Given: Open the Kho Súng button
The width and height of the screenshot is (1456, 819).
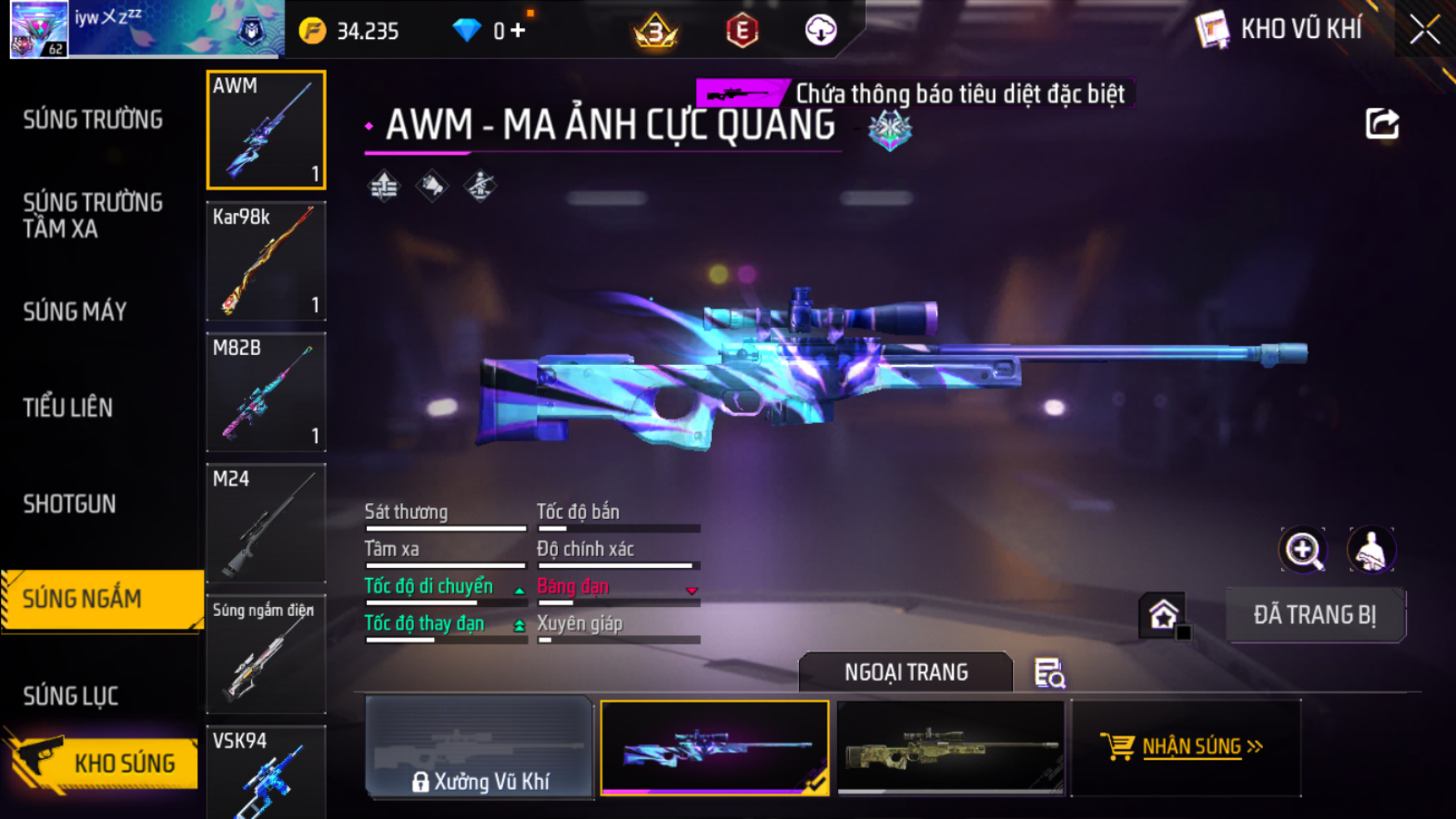Looking at the screenshot, I should [104, 762].
